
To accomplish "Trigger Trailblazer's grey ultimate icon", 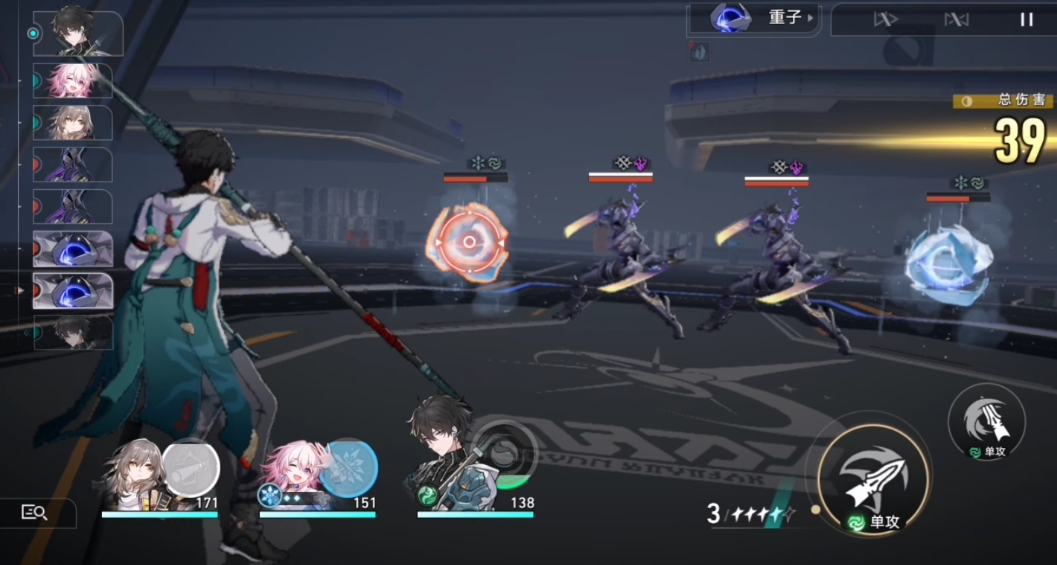I will click(x=190, y=467).
